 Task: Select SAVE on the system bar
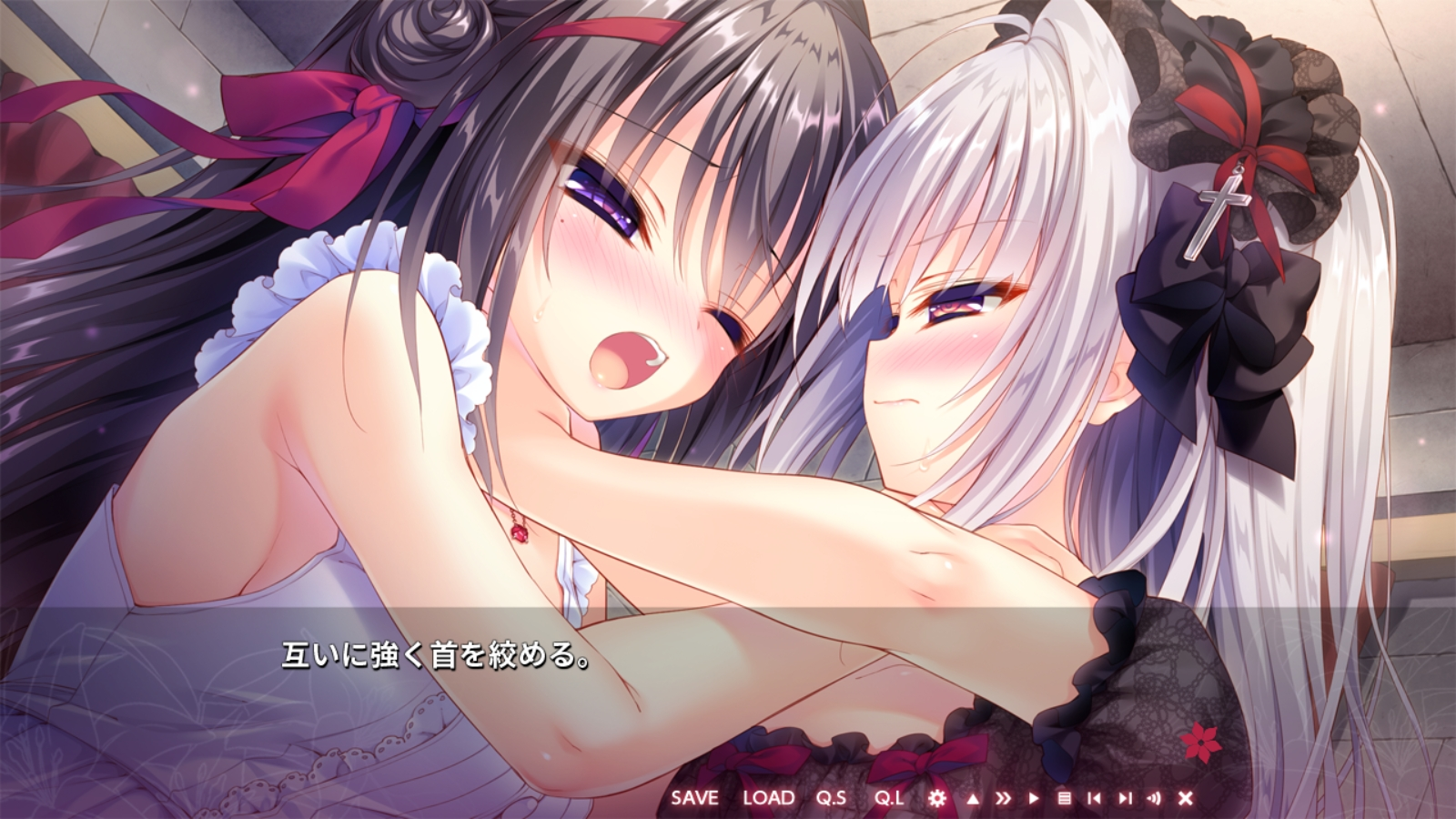point(696,797)
